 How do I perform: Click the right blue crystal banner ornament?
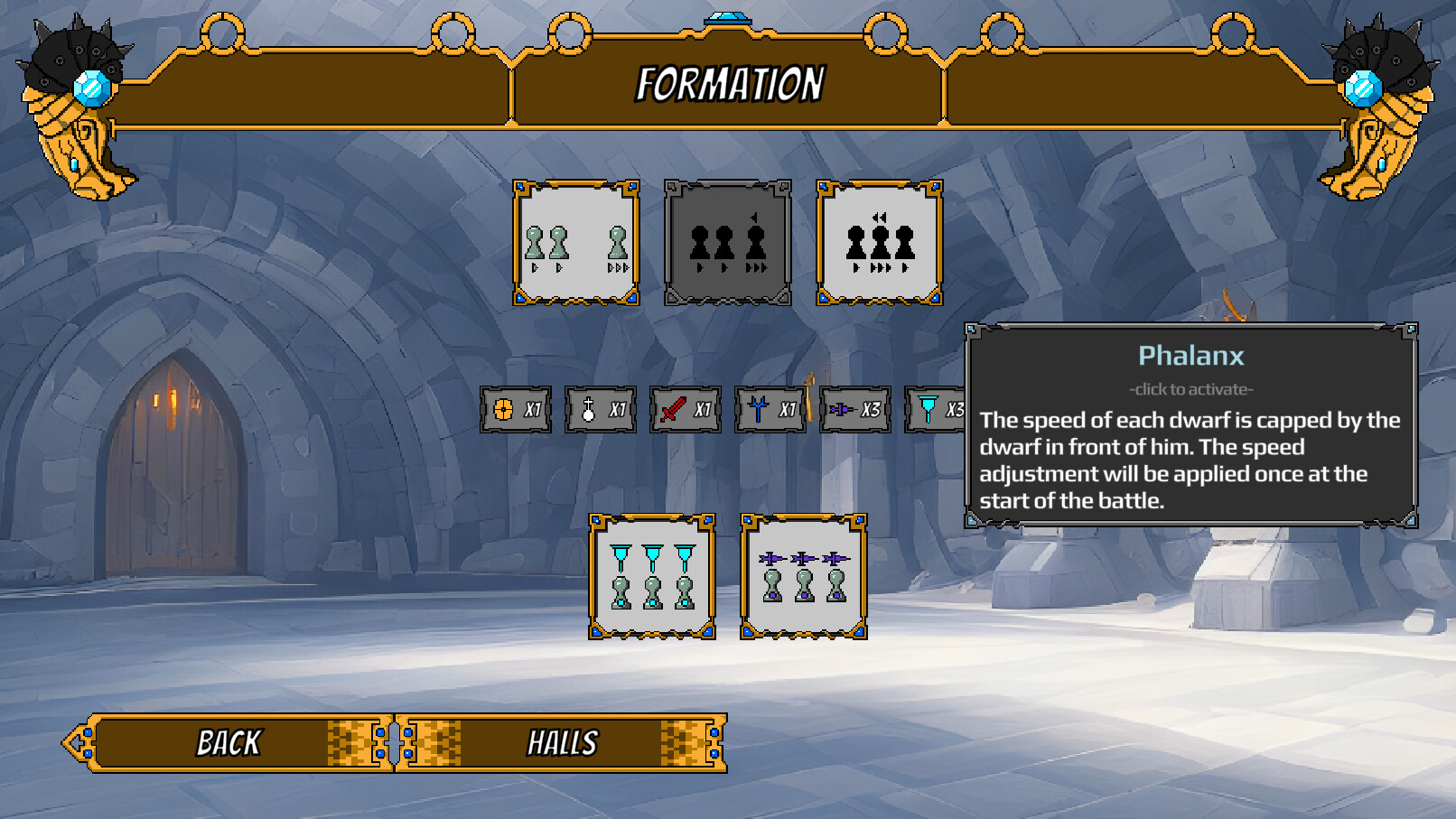[x=1364, y=88]
